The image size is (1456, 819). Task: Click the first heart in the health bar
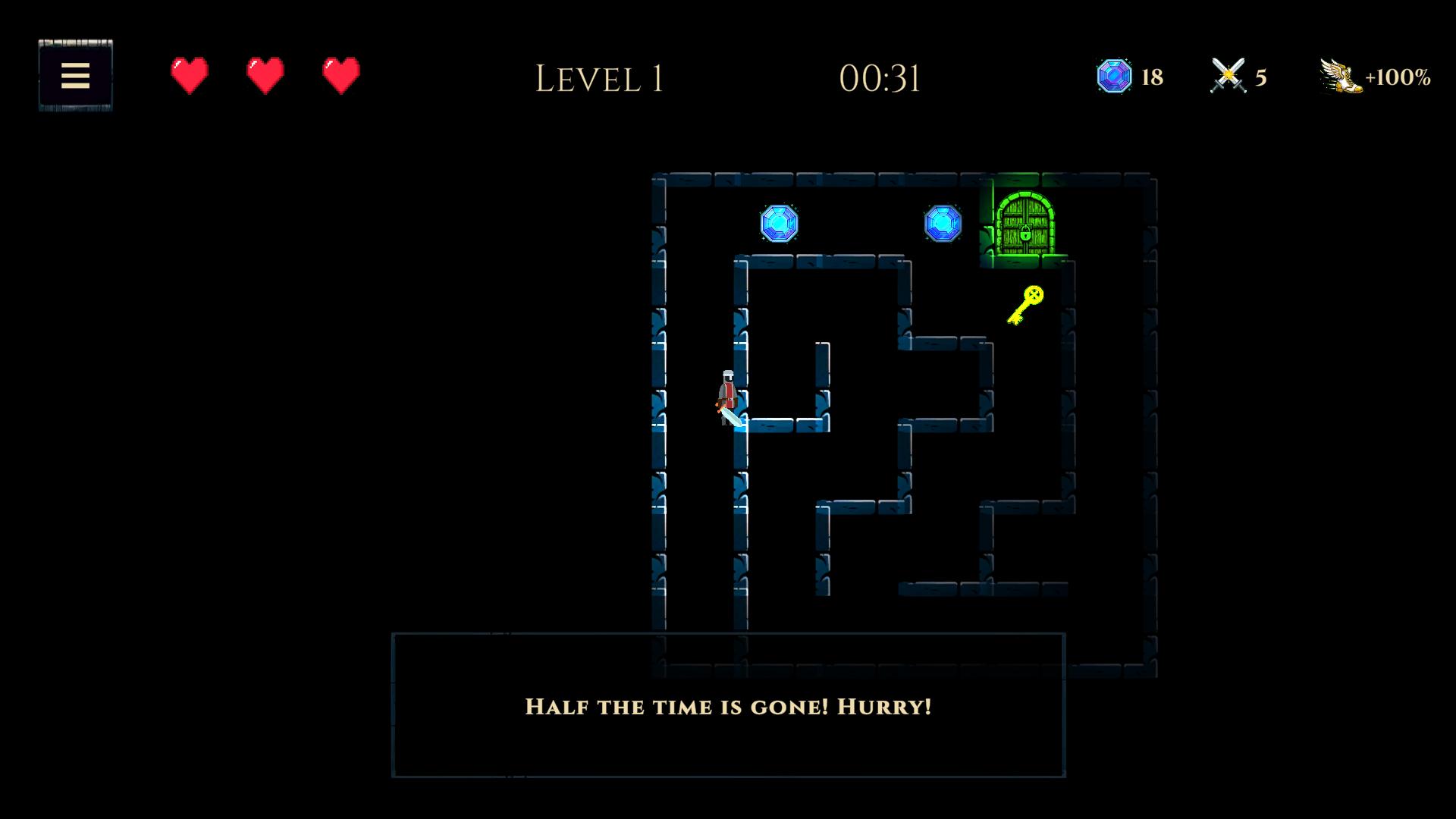point(188,75)
